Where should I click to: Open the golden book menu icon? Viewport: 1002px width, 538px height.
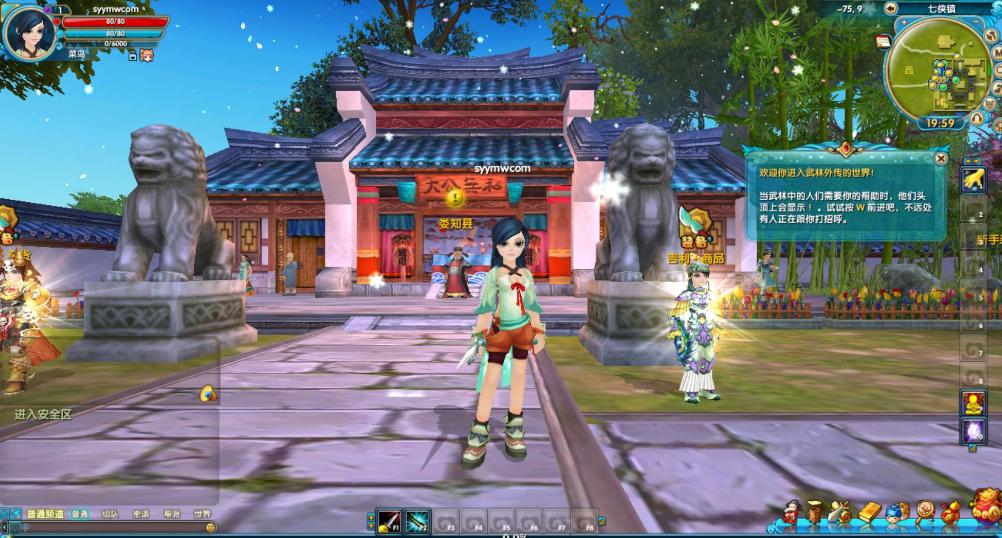(x=869, y=512)
